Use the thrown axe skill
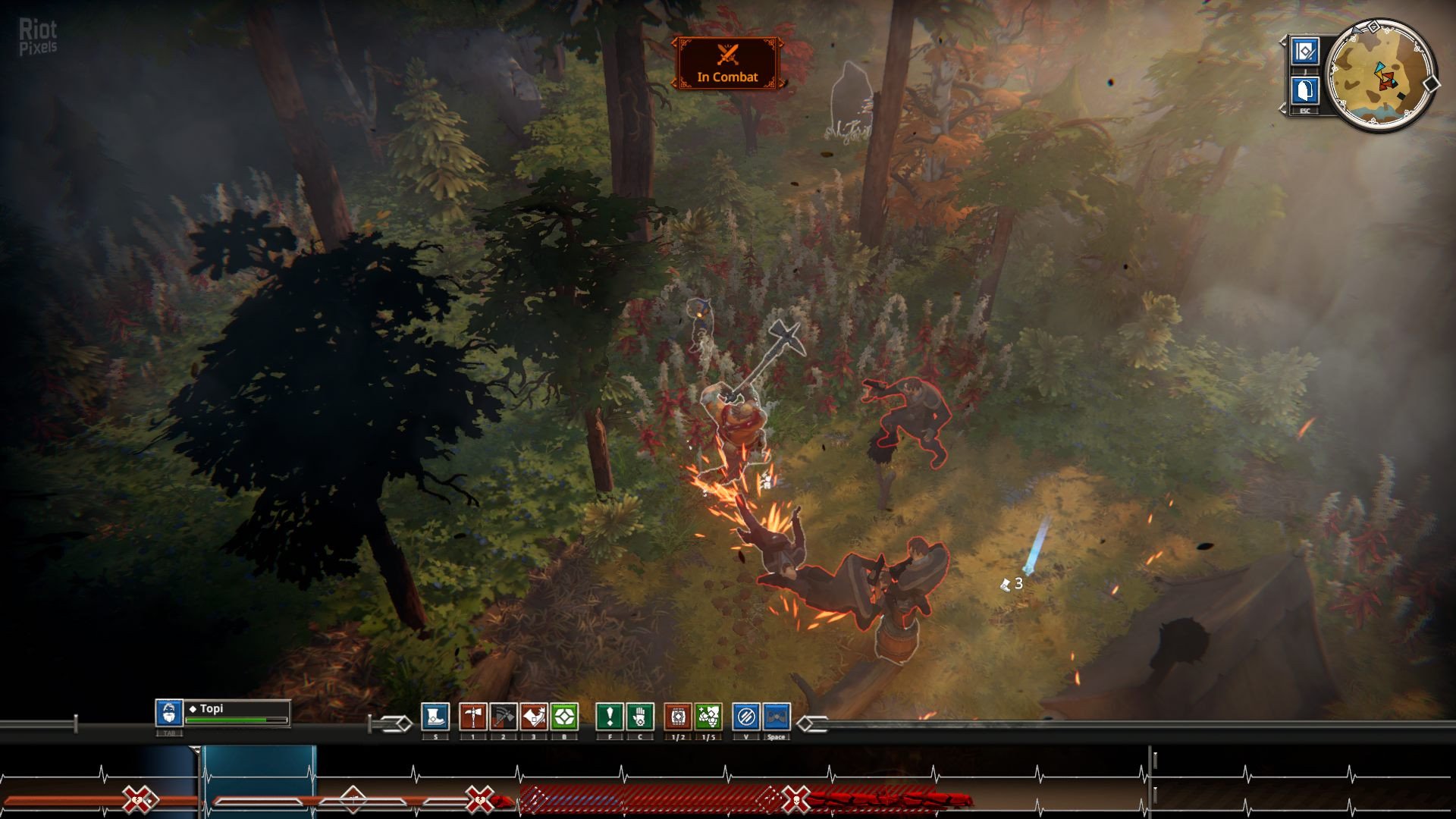This screenshot has height=819, width=1456. 504,717
